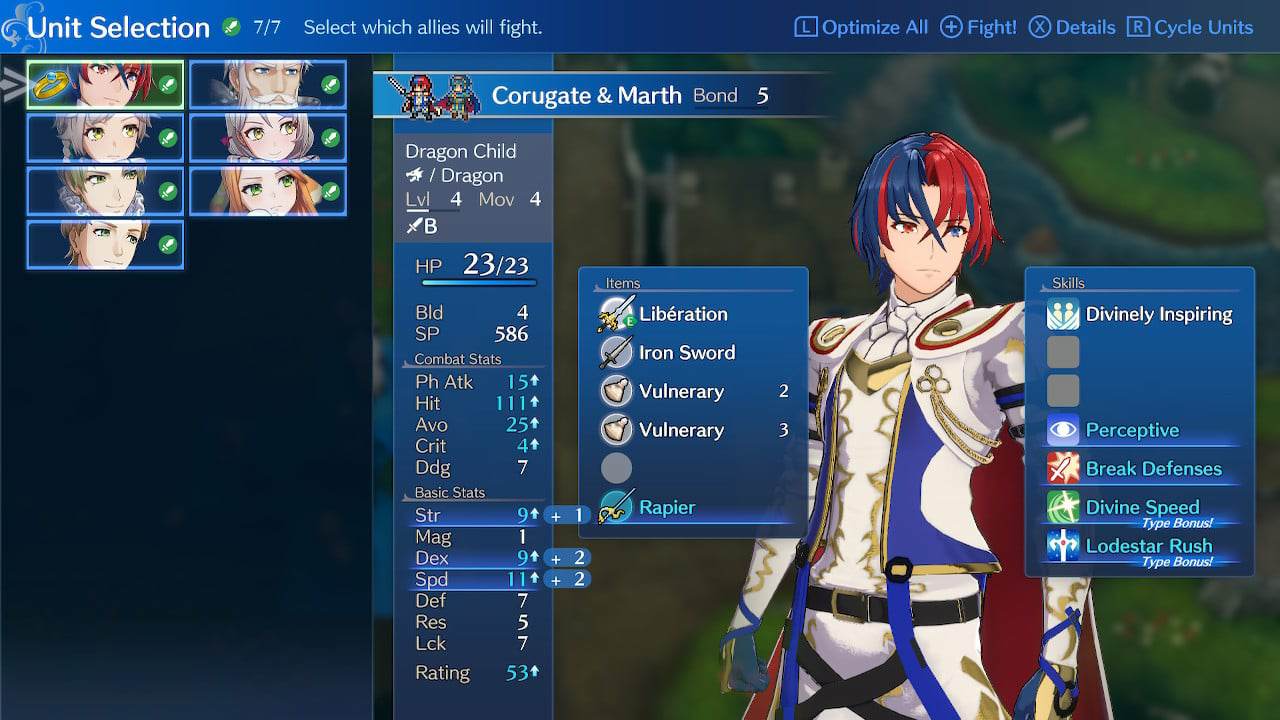Screen dimensions: 1280x720
Task: Choose the white-bearded old knight portrait
Action: [268, 85]
